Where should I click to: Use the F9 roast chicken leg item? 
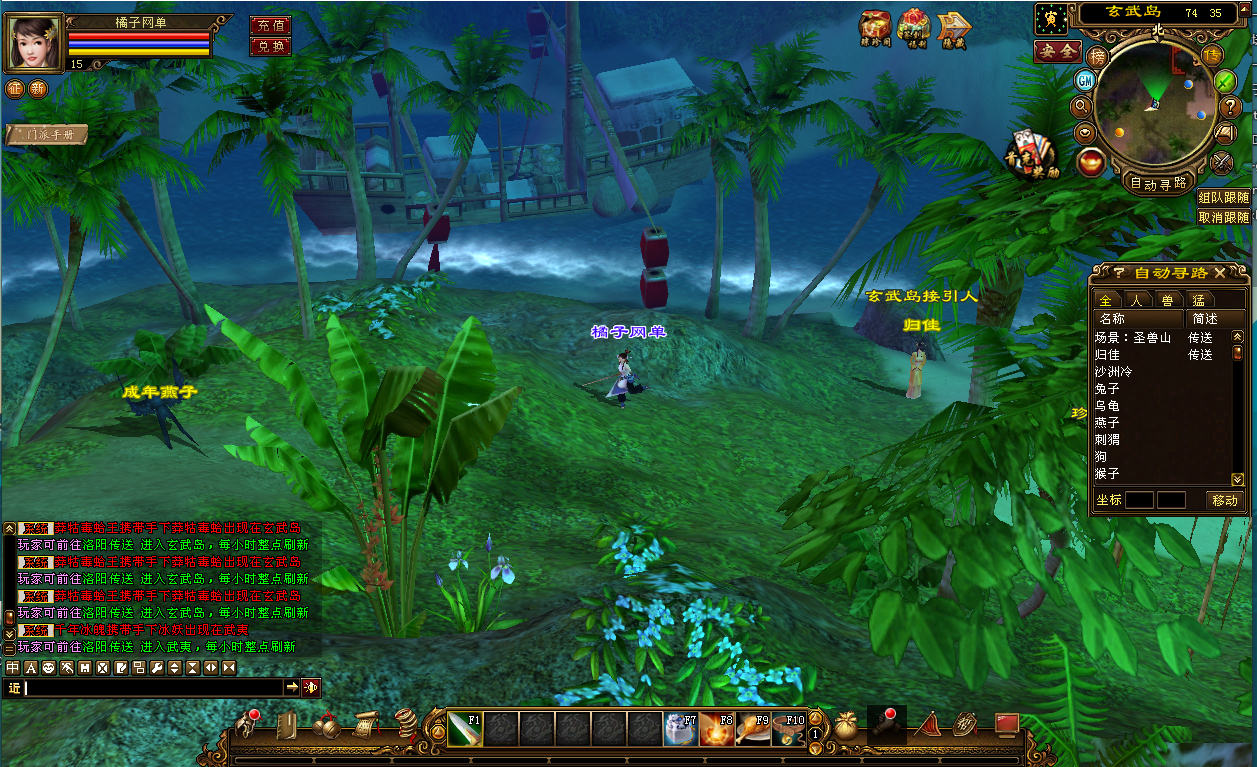pyautogui.click(x=752, y=729)
